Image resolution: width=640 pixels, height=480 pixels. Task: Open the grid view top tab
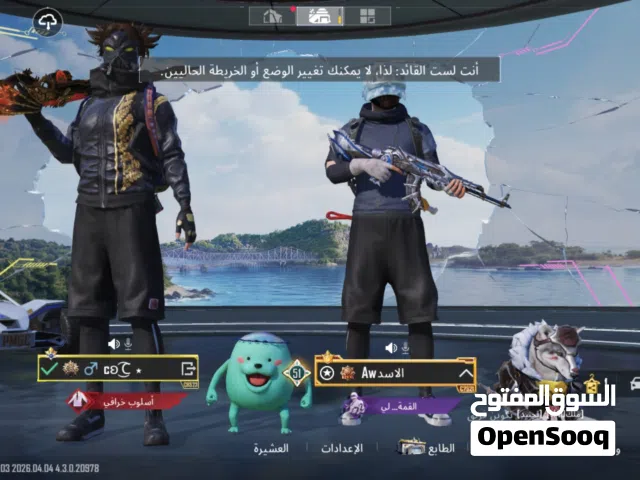click(368, 16)
